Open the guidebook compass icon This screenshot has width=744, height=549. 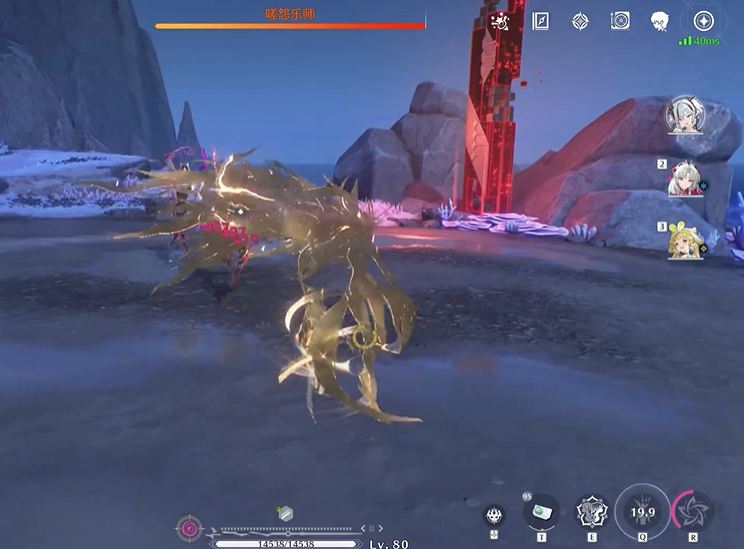click(x=541, y=21)
